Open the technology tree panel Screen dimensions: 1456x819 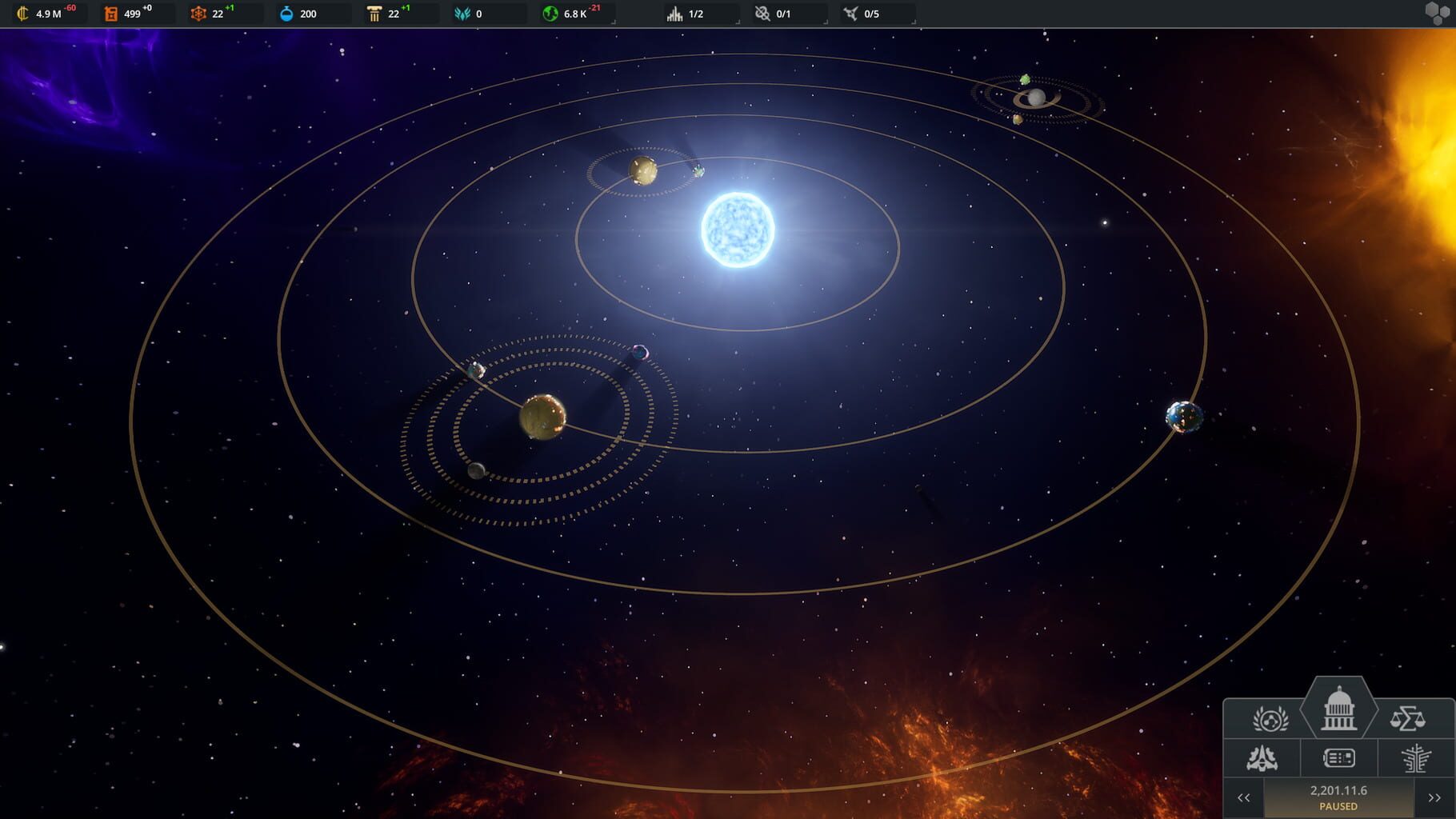pyautogui.click(x=1415, y=759)
